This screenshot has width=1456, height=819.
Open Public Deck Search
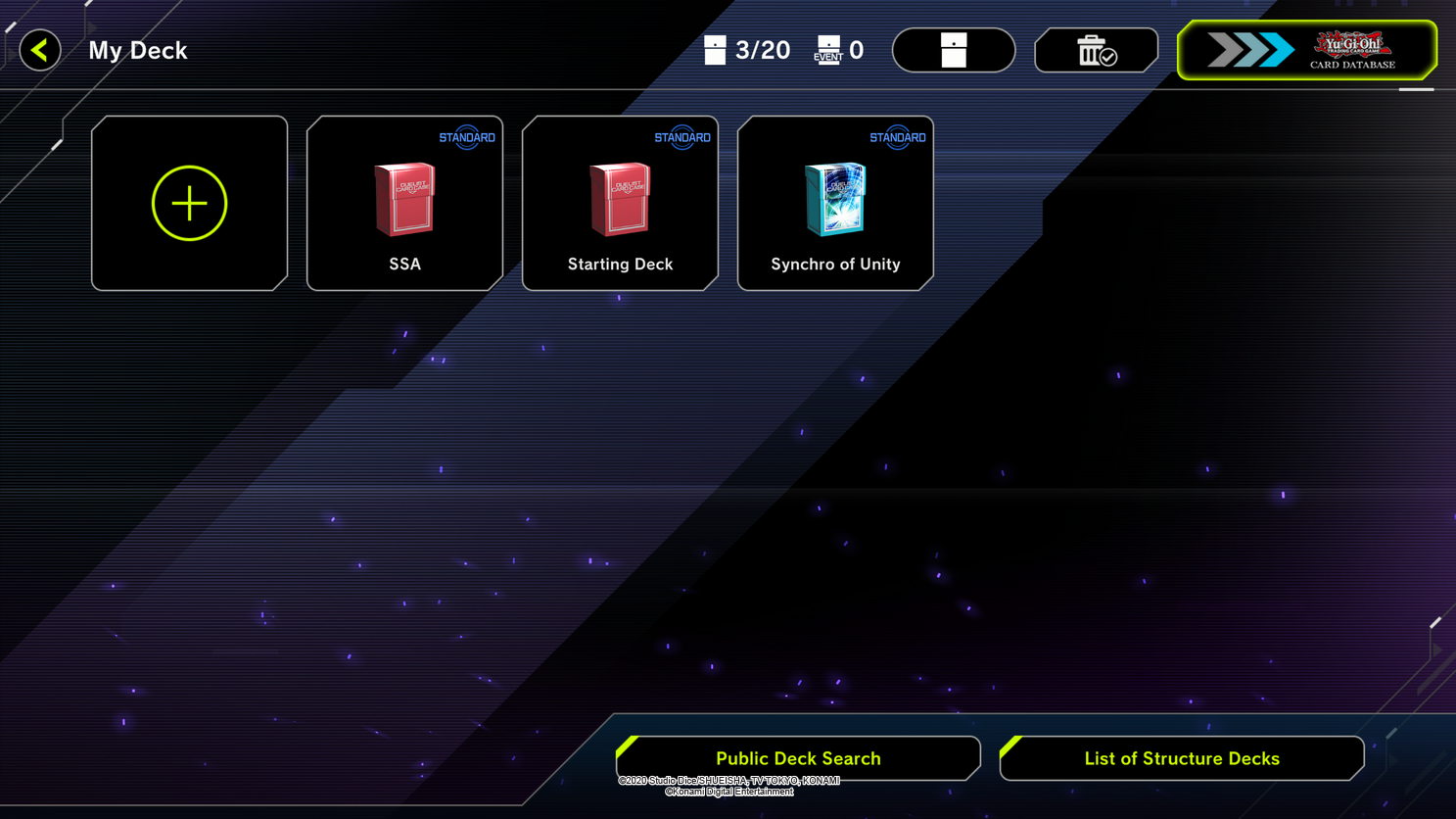pyautogui.click(x=798, y=758)
